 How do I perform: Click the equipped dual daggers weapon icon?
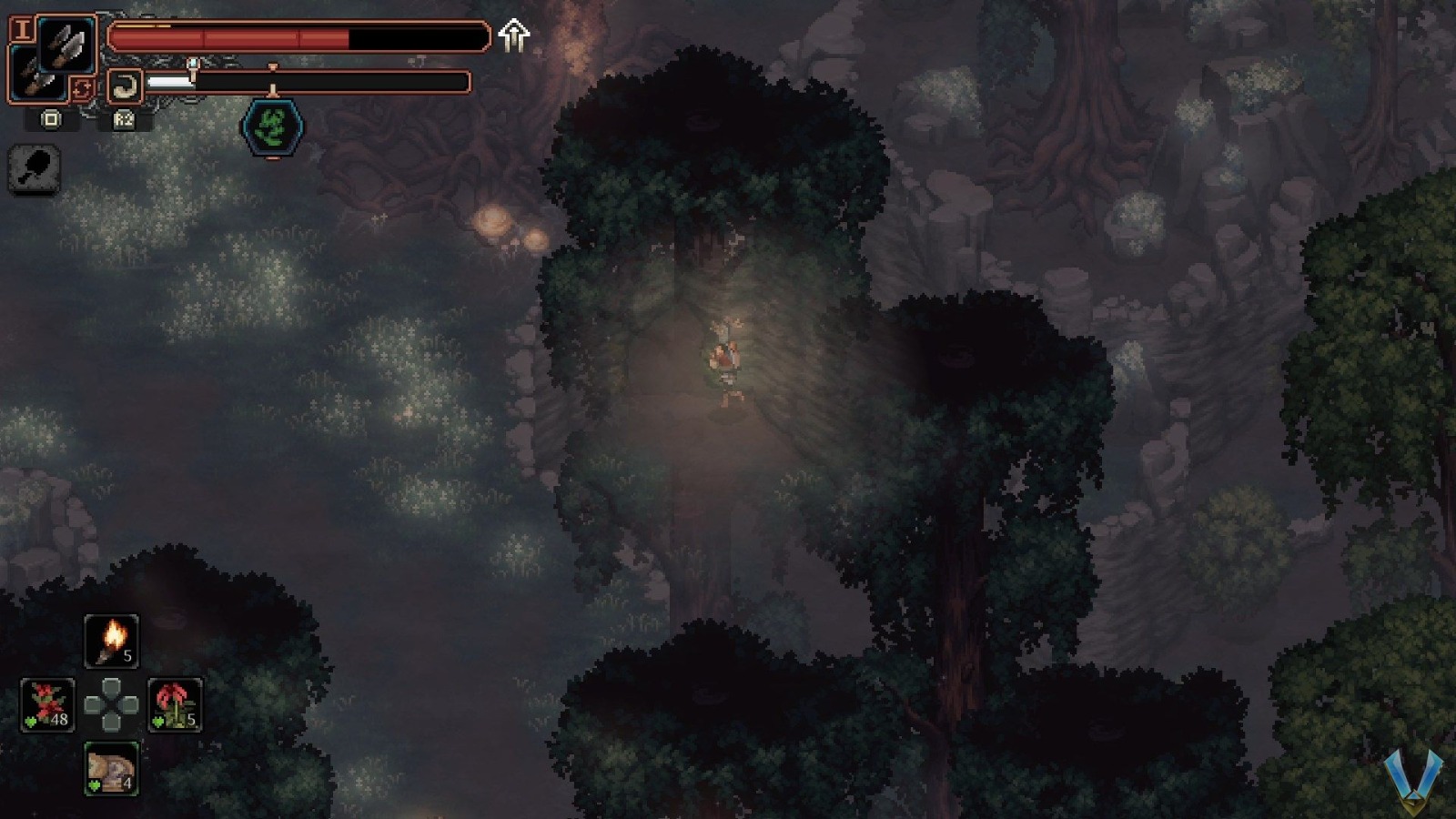point(66,41)
